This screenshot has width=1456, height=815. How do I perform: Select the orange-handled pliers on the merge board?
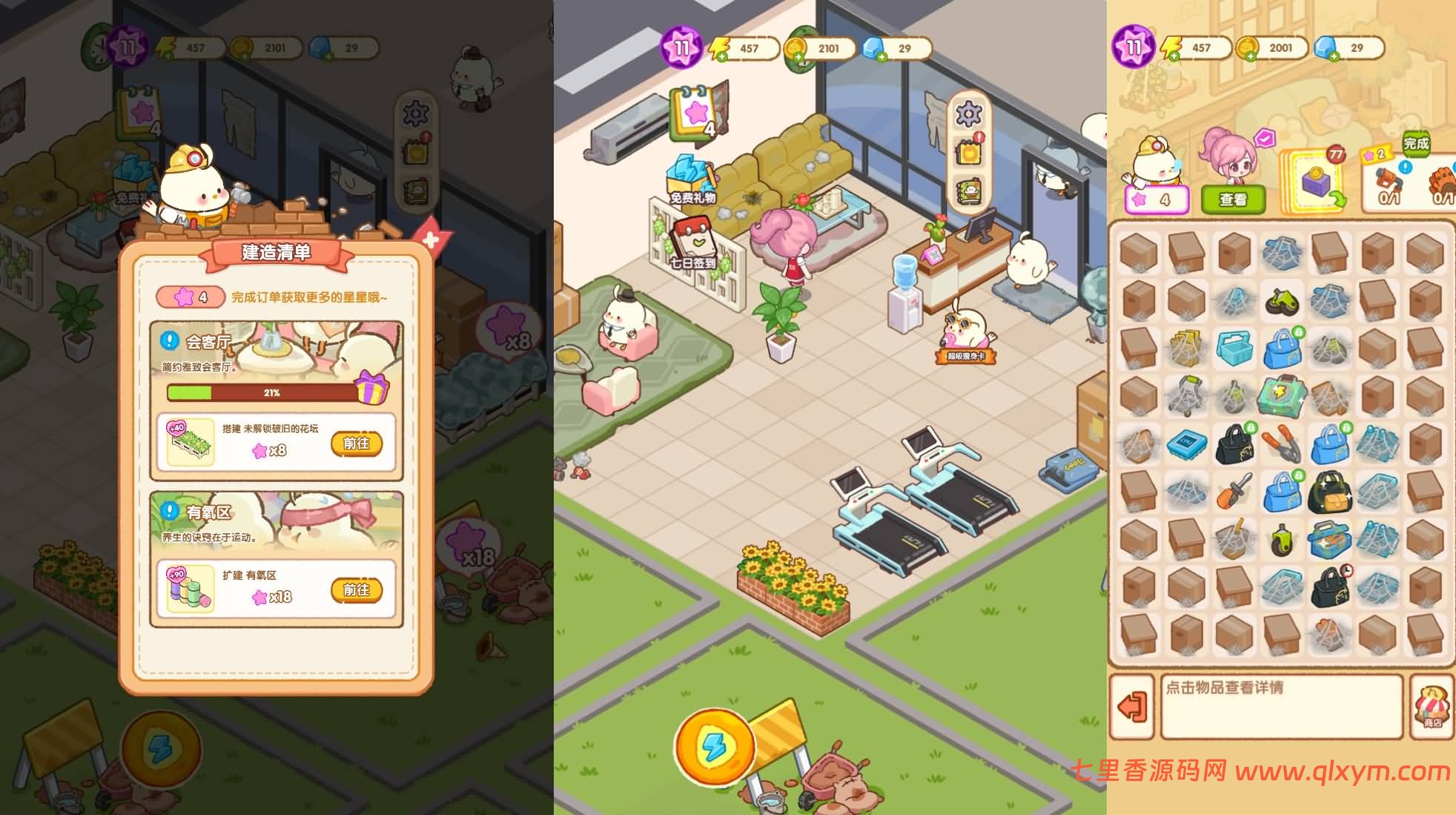[1280, 444]
